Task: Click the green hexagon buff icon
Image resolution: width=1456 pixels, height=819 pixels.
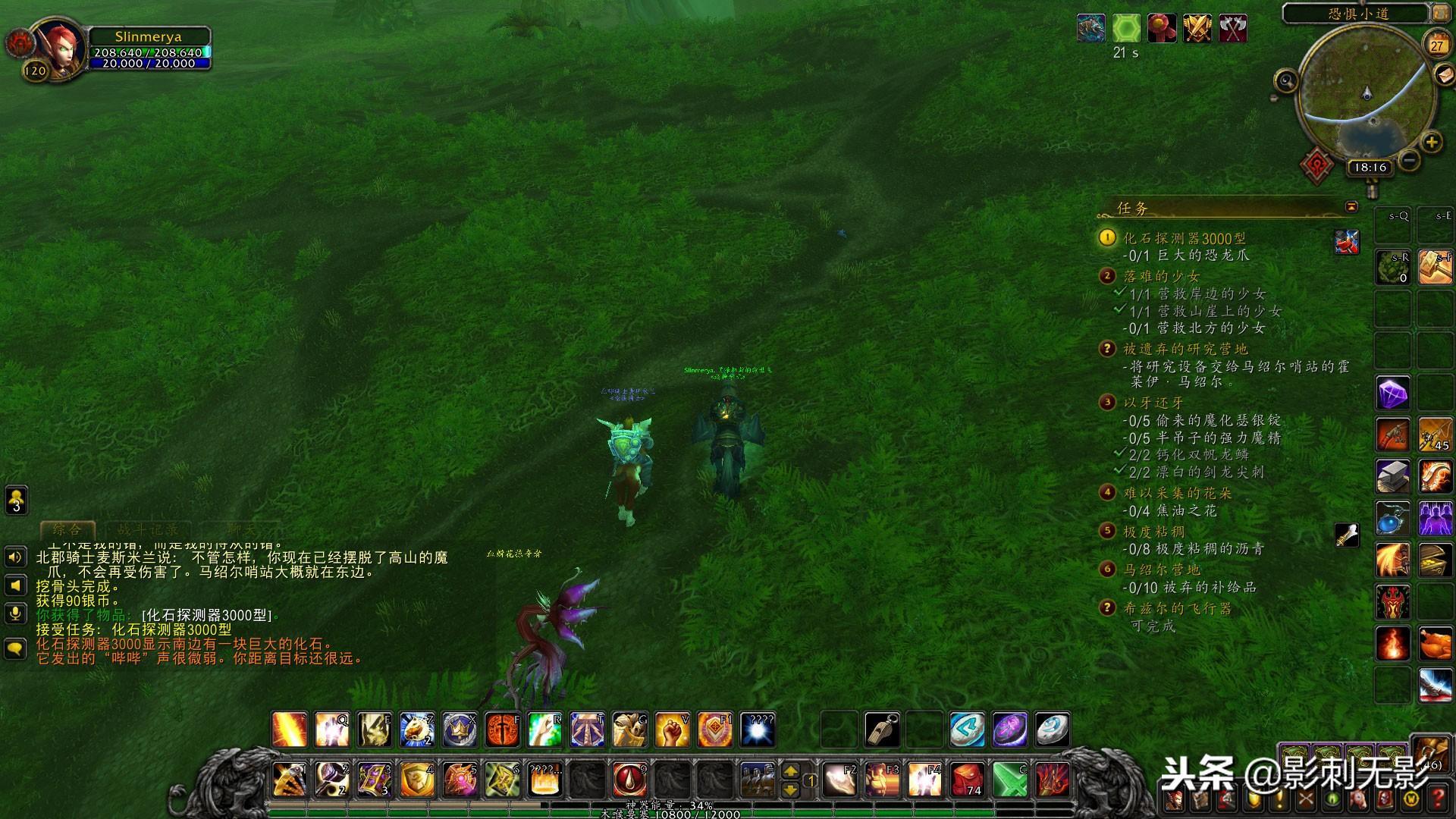Action: point(1126,29)
